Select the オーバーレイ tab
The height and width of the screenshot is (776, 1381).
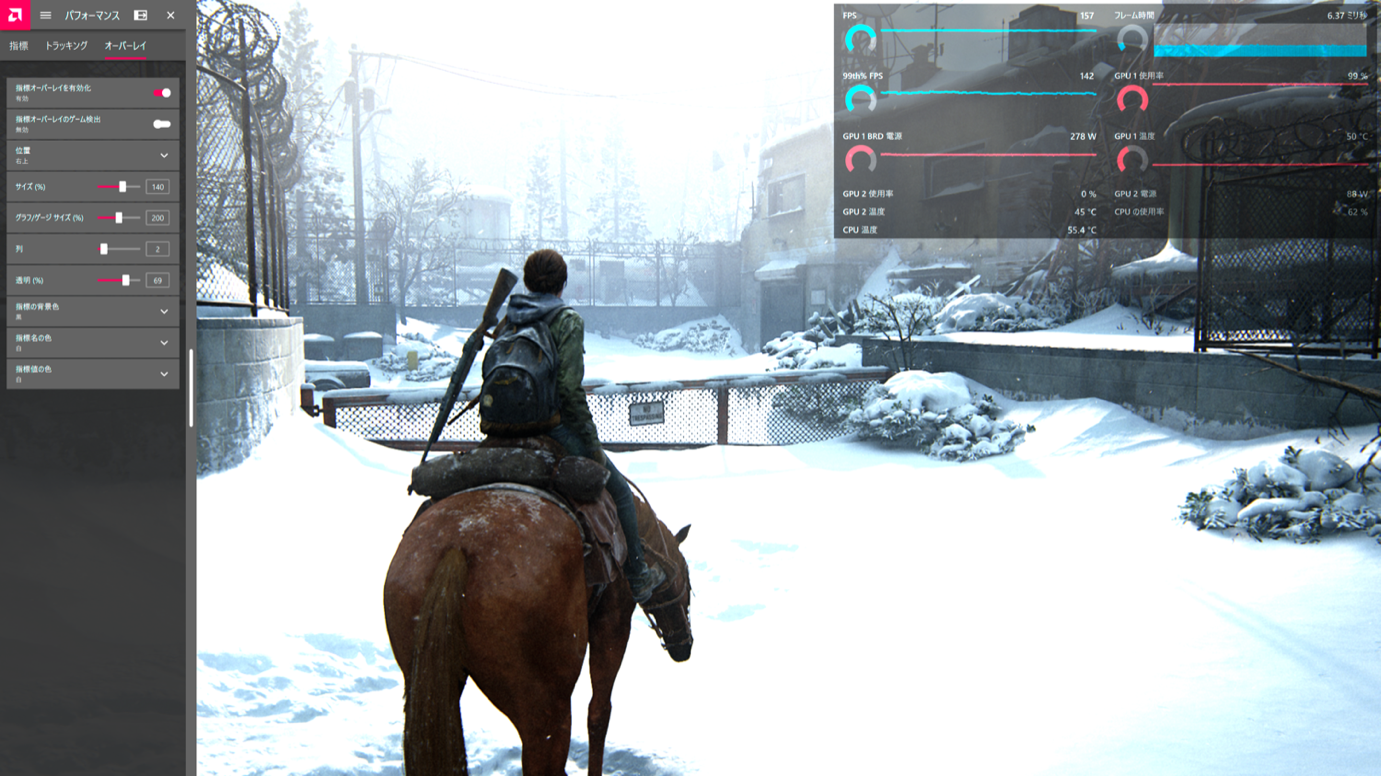[125, 46]
